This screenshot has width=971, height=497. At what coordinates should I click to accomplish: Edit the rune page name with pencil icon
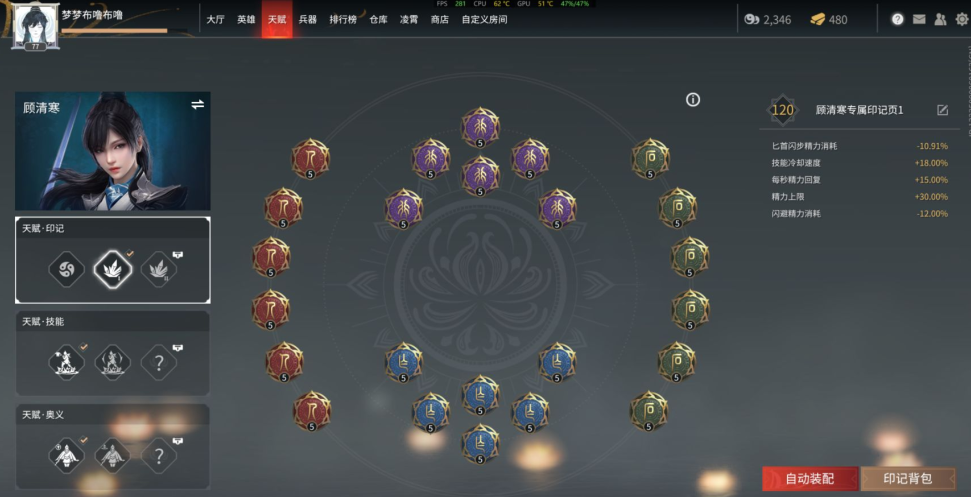(x=942, y=110)
